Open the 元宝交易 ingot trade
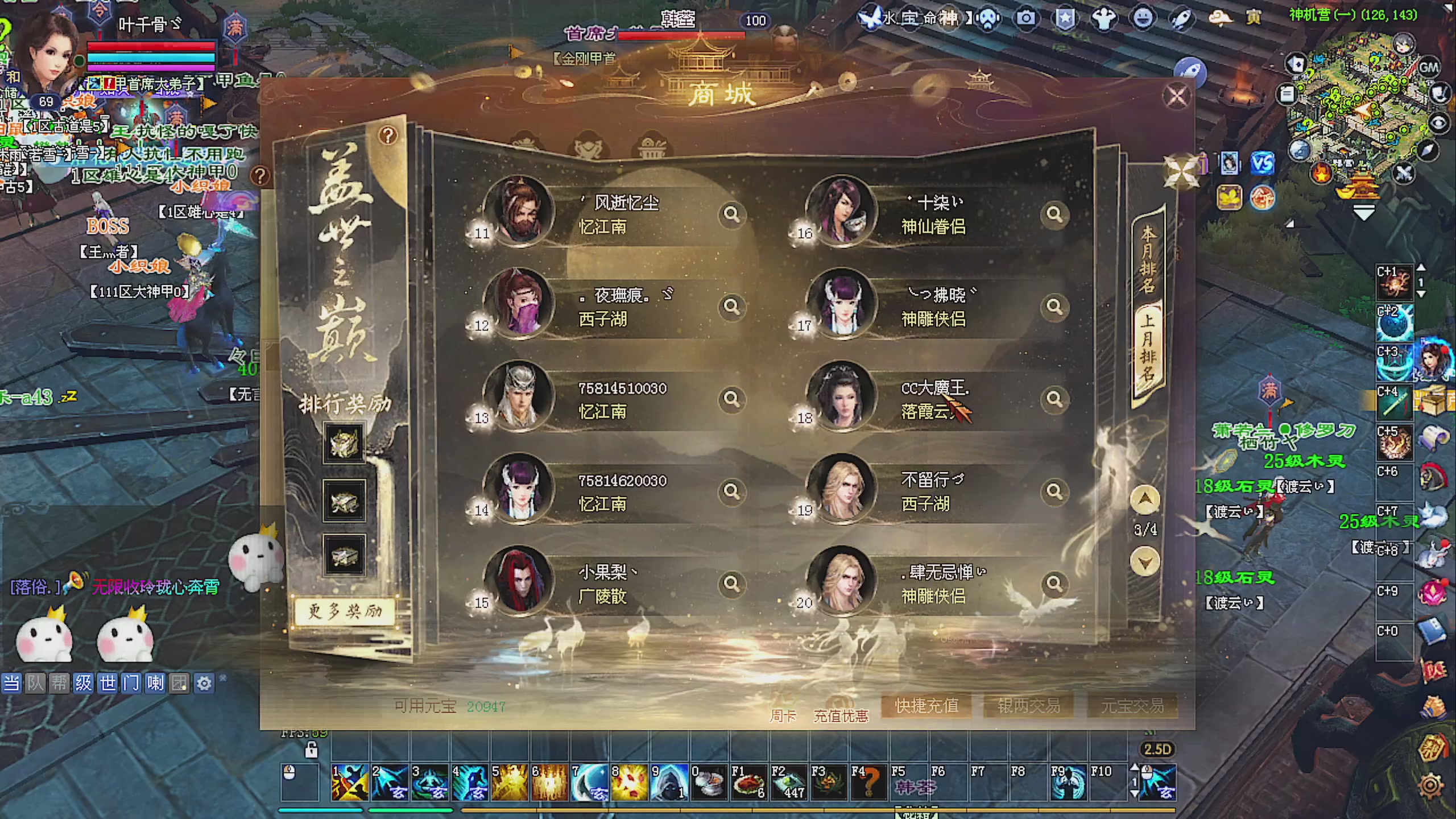 click(x=1132, y=706)
